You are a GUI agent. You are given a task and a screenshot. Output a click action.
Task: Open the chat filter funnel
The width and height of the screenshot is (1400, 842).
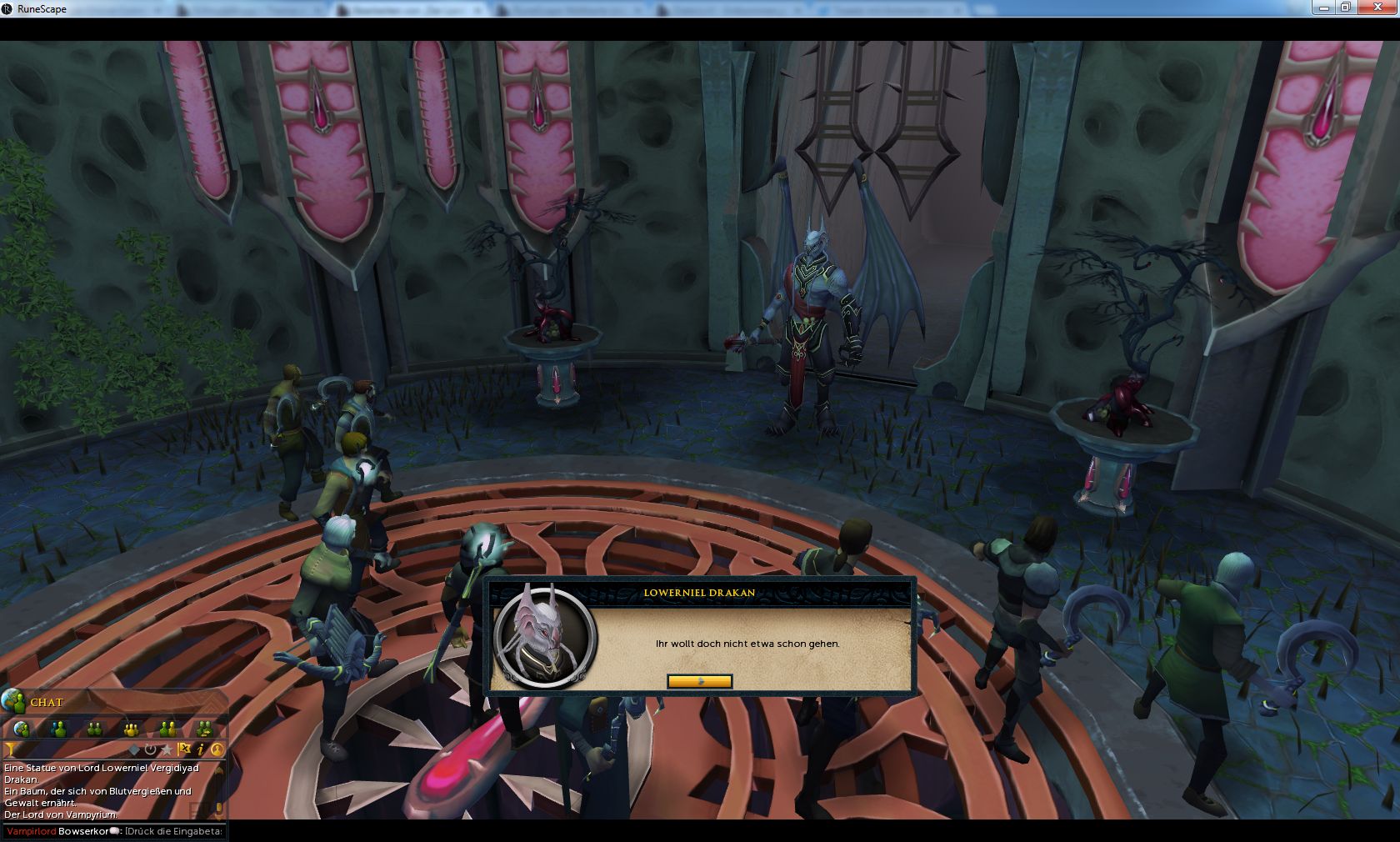11,750
